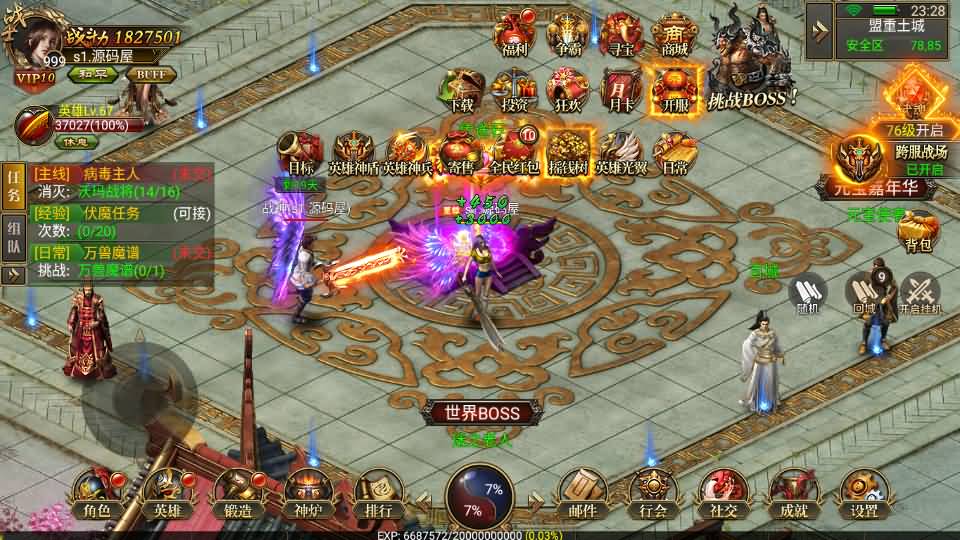Open the 世界BOSS panel
Viewport: 960px width, 540px height.
[483, 412]
